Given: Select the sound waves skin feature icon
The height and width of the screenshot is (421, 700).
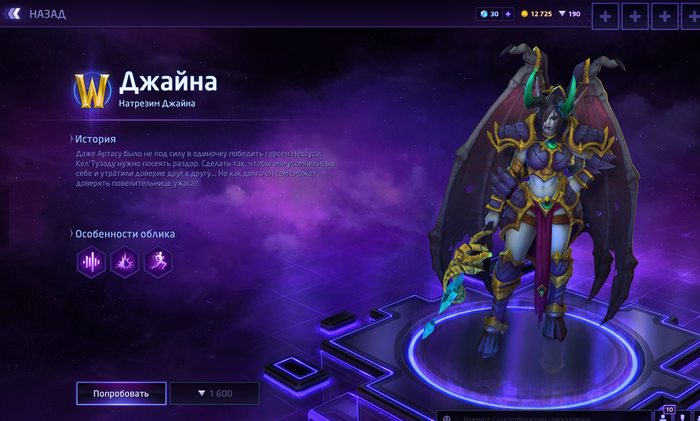Looking at the screenshot, I should pos(92,262).
